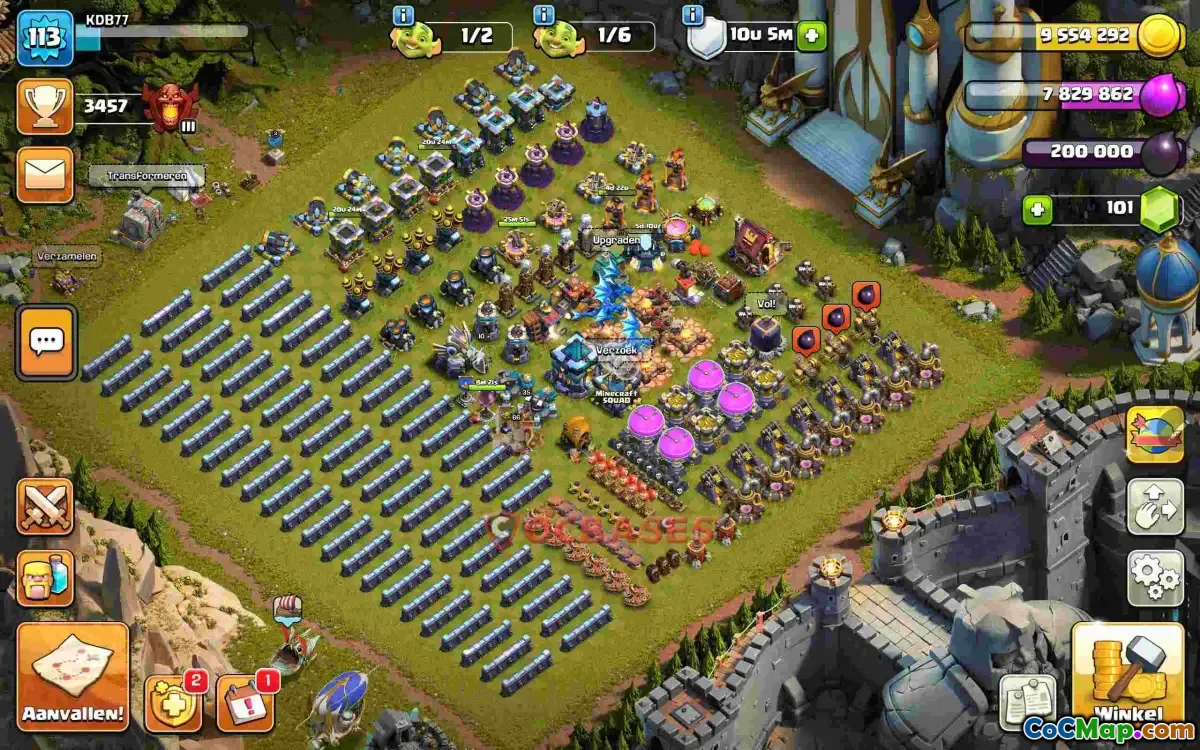Open the Winkel shop

pos(1128,673)
